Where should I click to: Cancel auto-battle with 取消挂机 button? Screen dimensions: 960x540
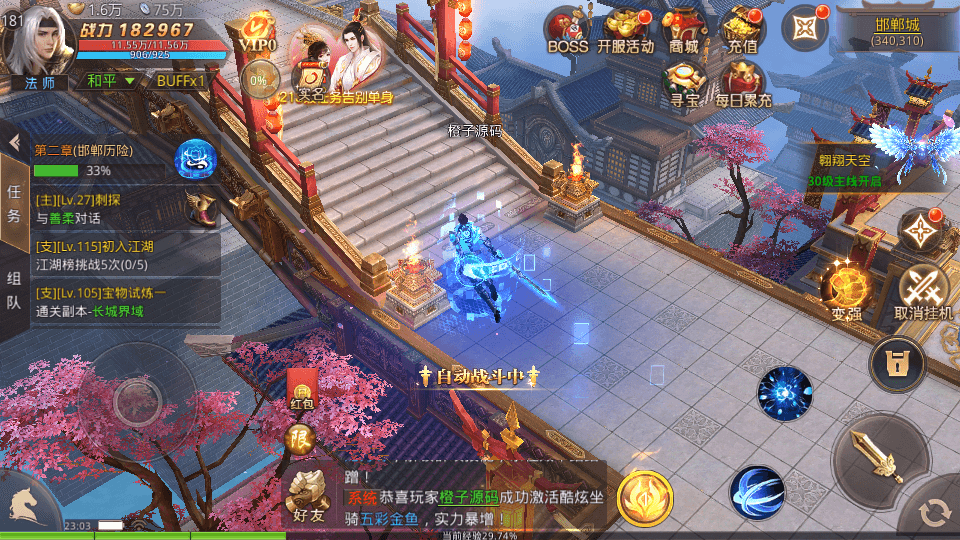(x=923, y=290)
